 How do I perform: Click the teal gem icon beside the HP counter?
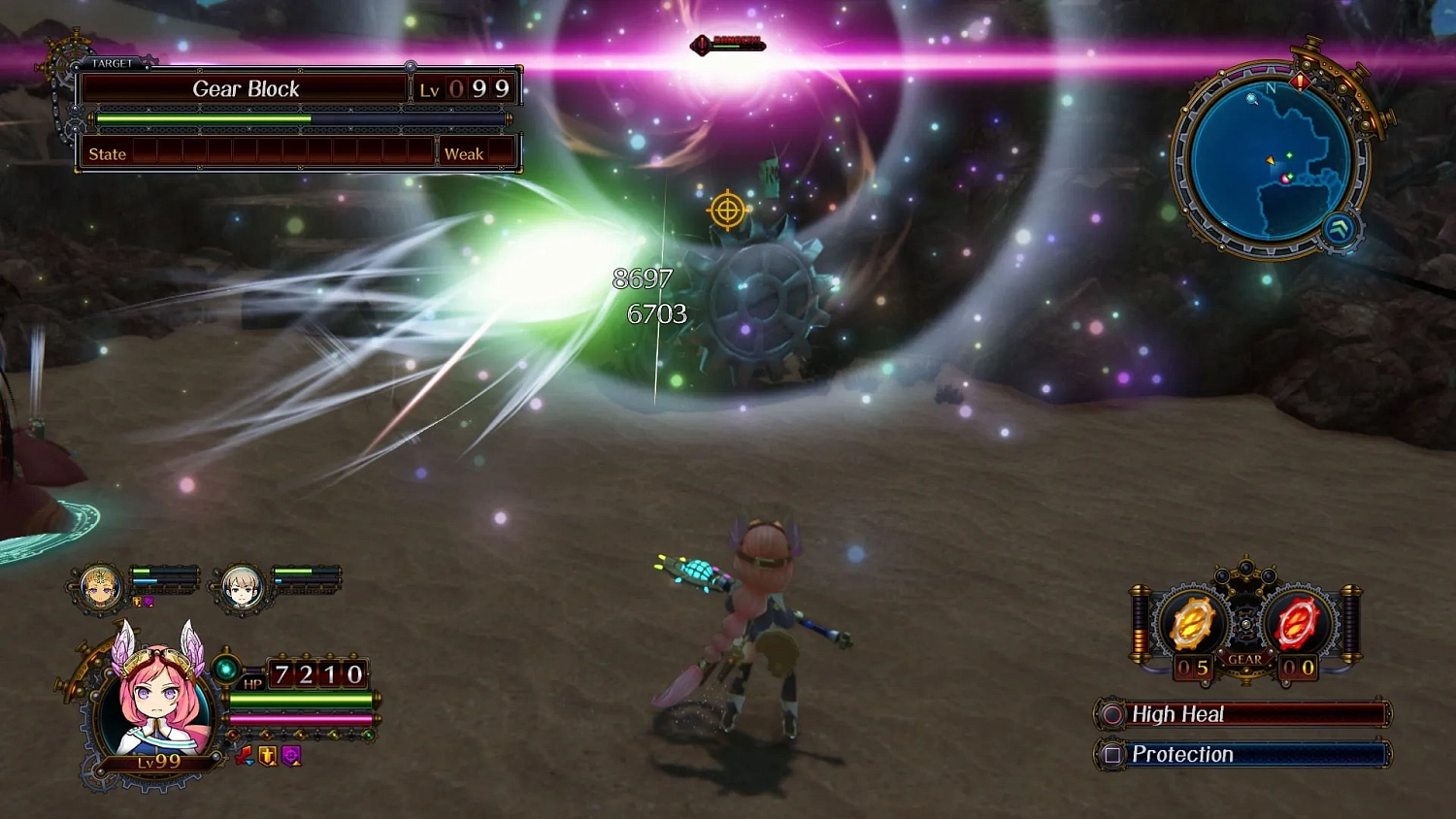[x=226, y=668]
